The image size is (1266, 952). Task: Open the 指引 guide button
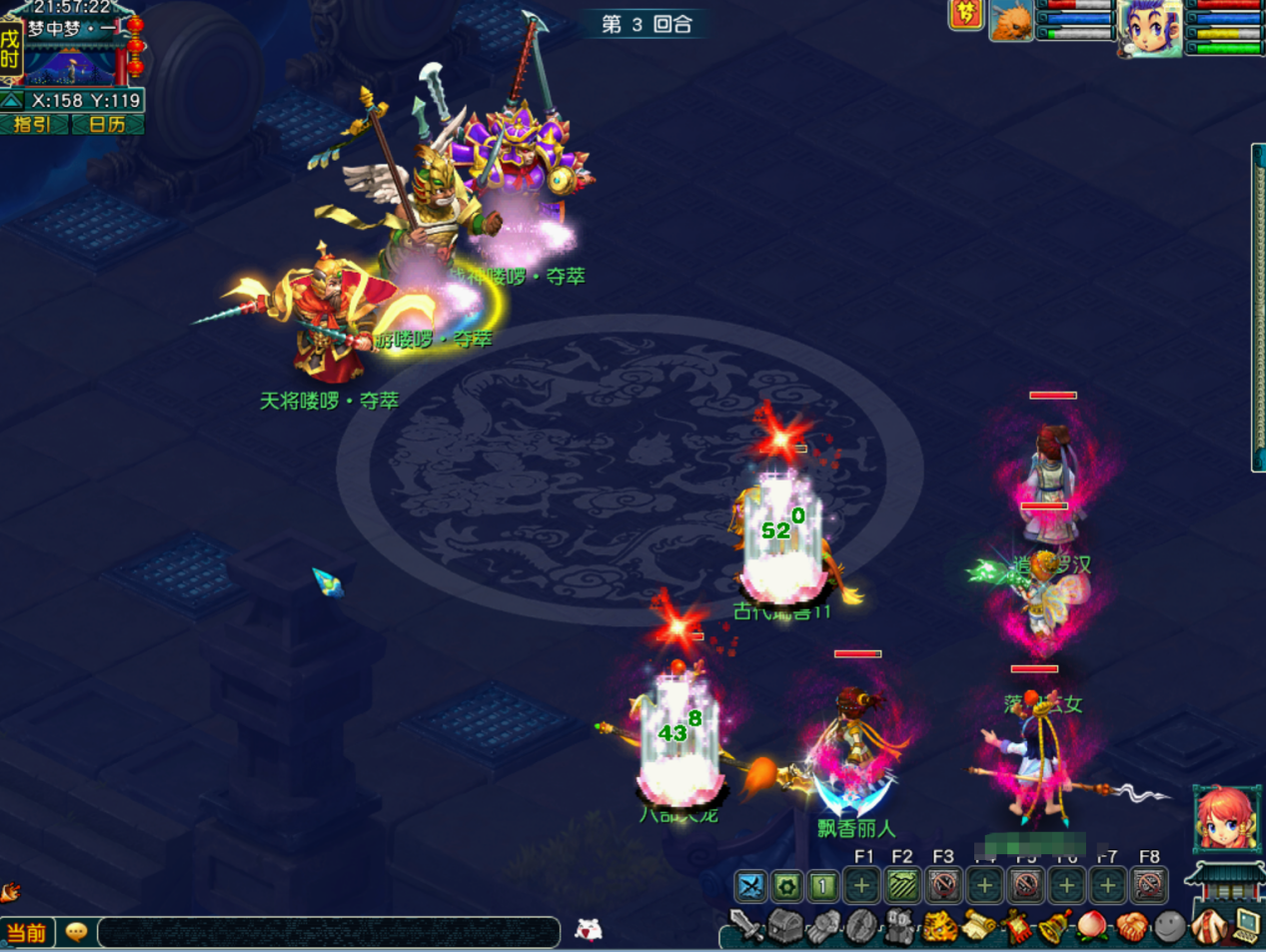[x=33, y=125]
